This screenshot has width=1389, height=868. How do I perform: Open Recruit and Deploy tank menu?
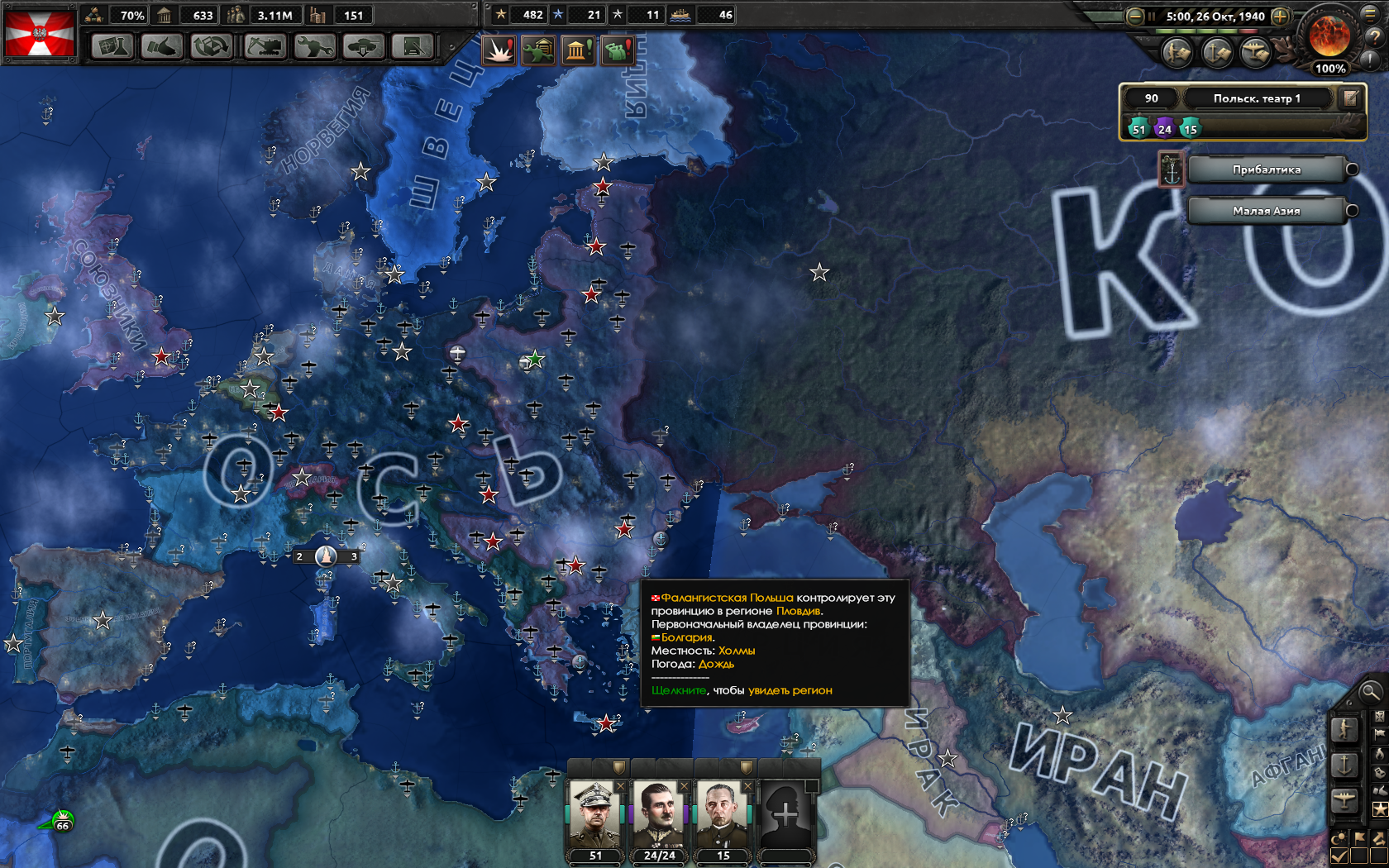pos(363,46)
